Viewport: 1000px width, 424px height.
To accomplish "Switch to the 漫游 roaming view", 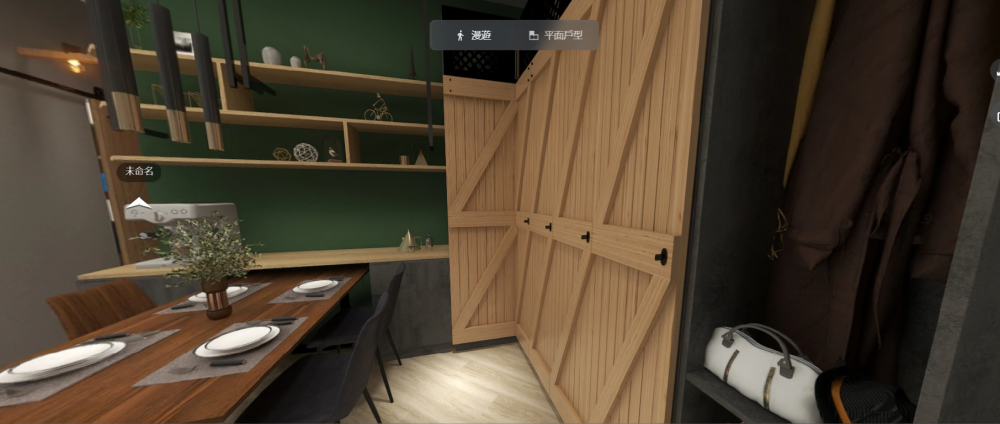I will (x=474, y=35).
